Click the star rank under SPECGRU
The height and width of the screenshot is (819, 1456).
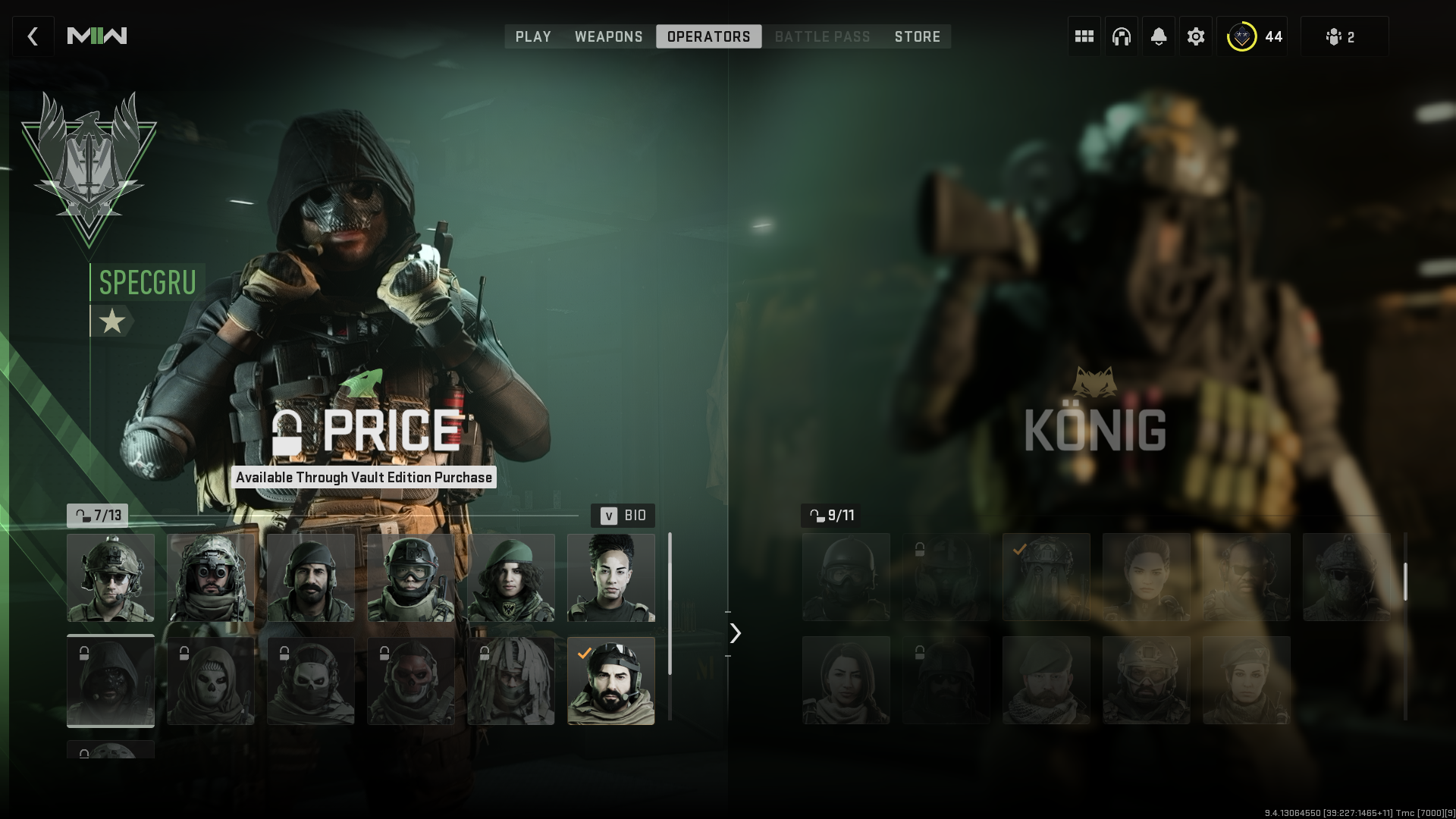[112, 321]
